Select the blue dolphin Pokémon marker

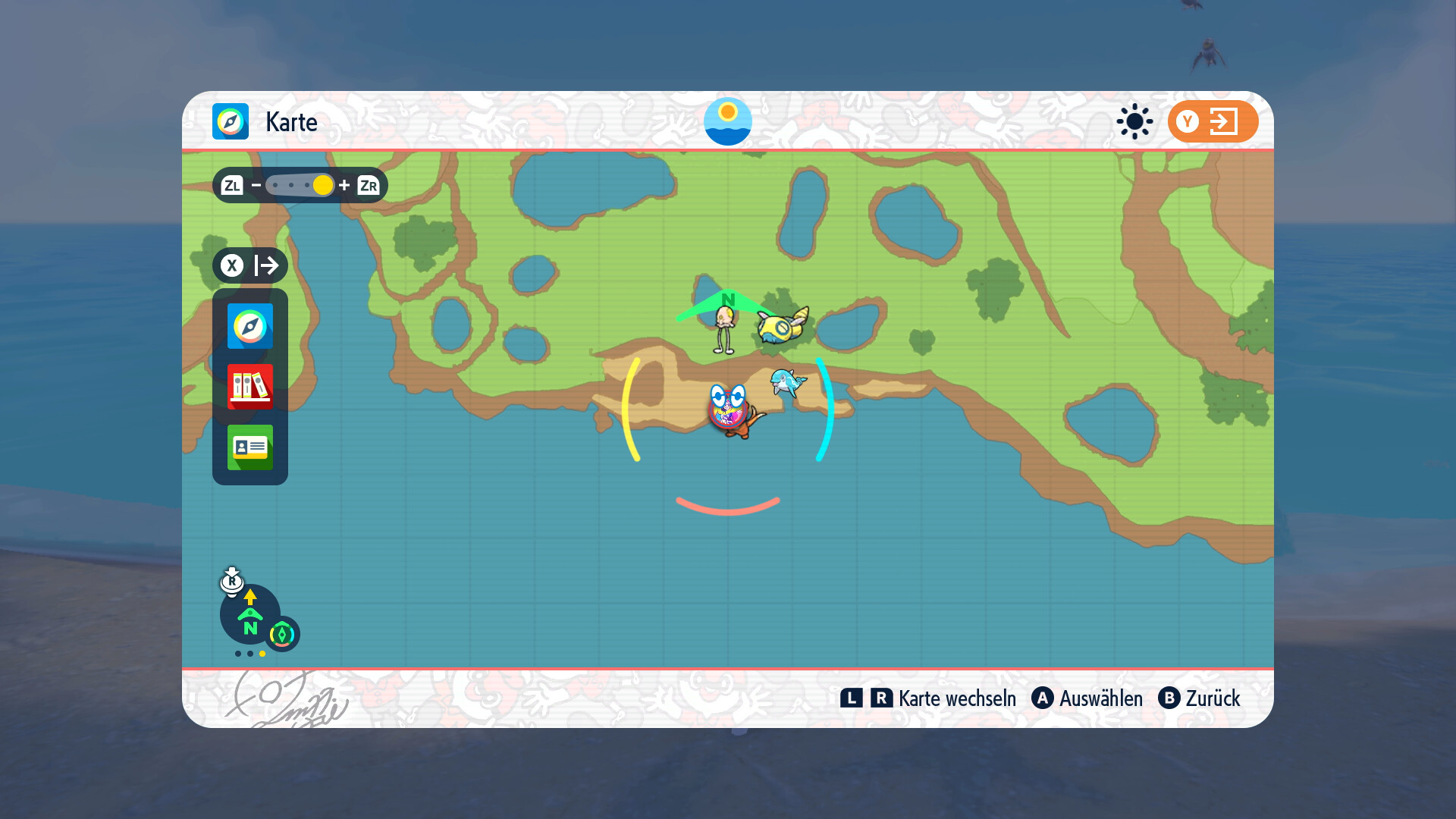[786, 381]
